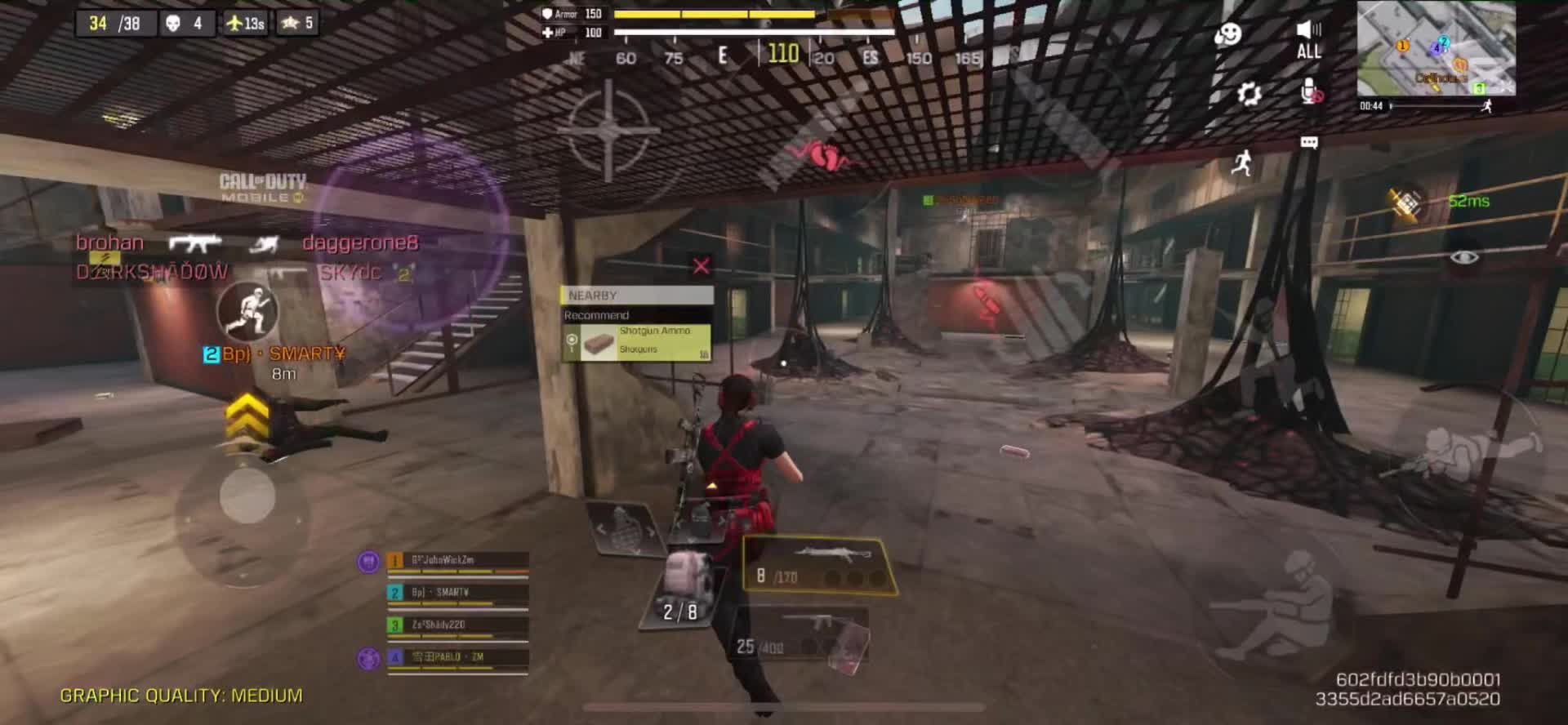Open the settings gear
This screenshot has height=725, width=1568.
click(x=1249, y=94)
